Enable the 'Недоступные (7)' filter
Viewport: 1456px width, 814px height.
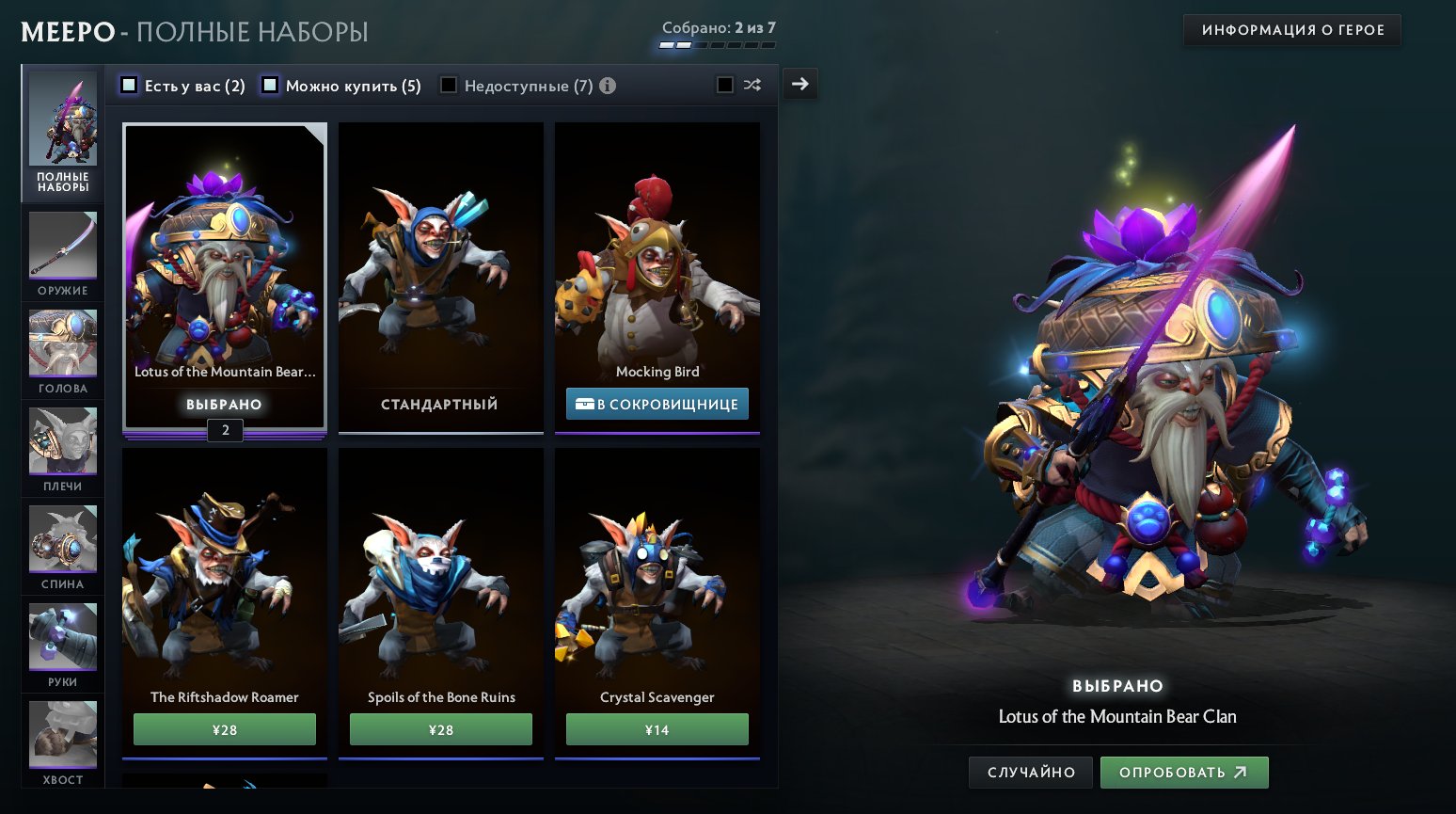(449, 85)
